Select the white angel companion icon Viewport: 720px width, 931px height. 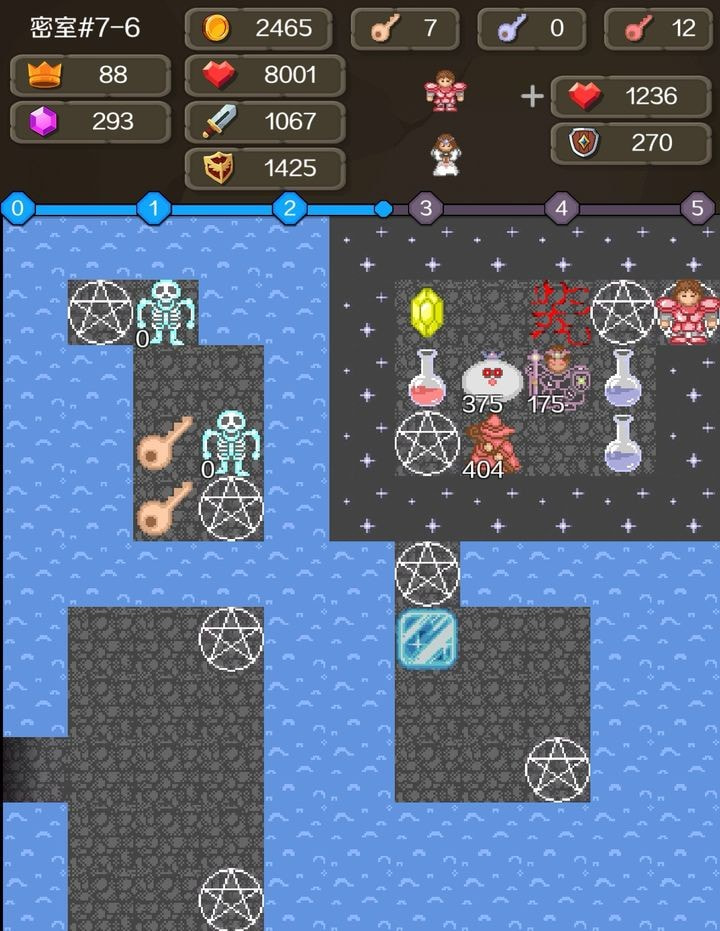443,154
